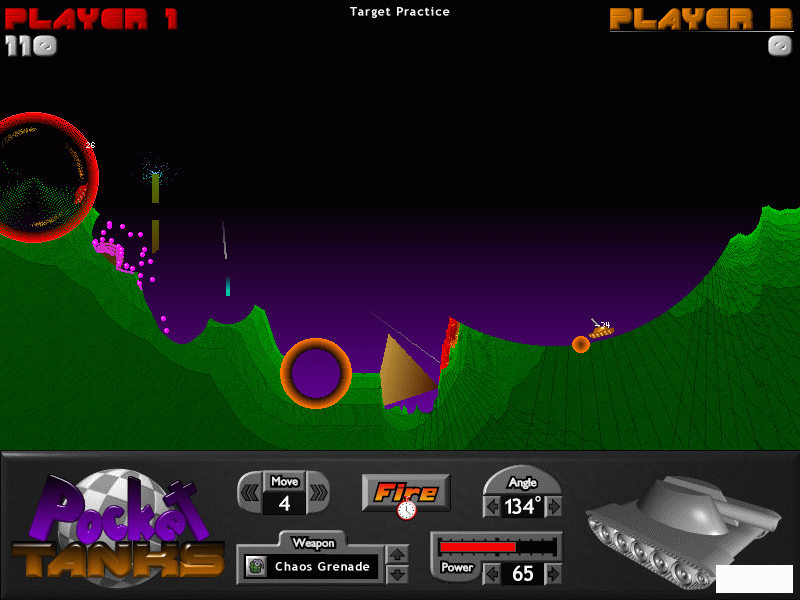
Task: Increase the firing angle
Action: pyautogui.click(x=554, y=507)
